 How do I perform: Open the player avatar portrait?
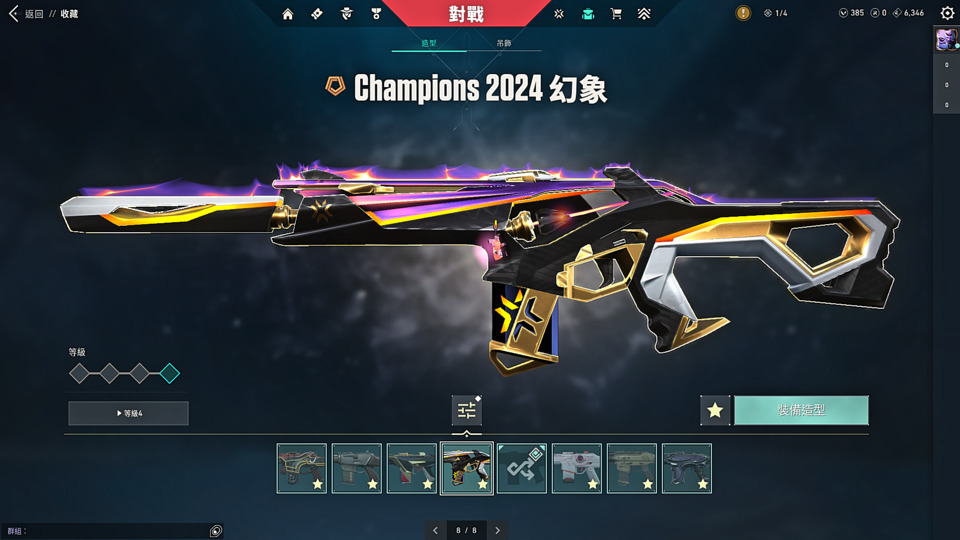point(946,39)
